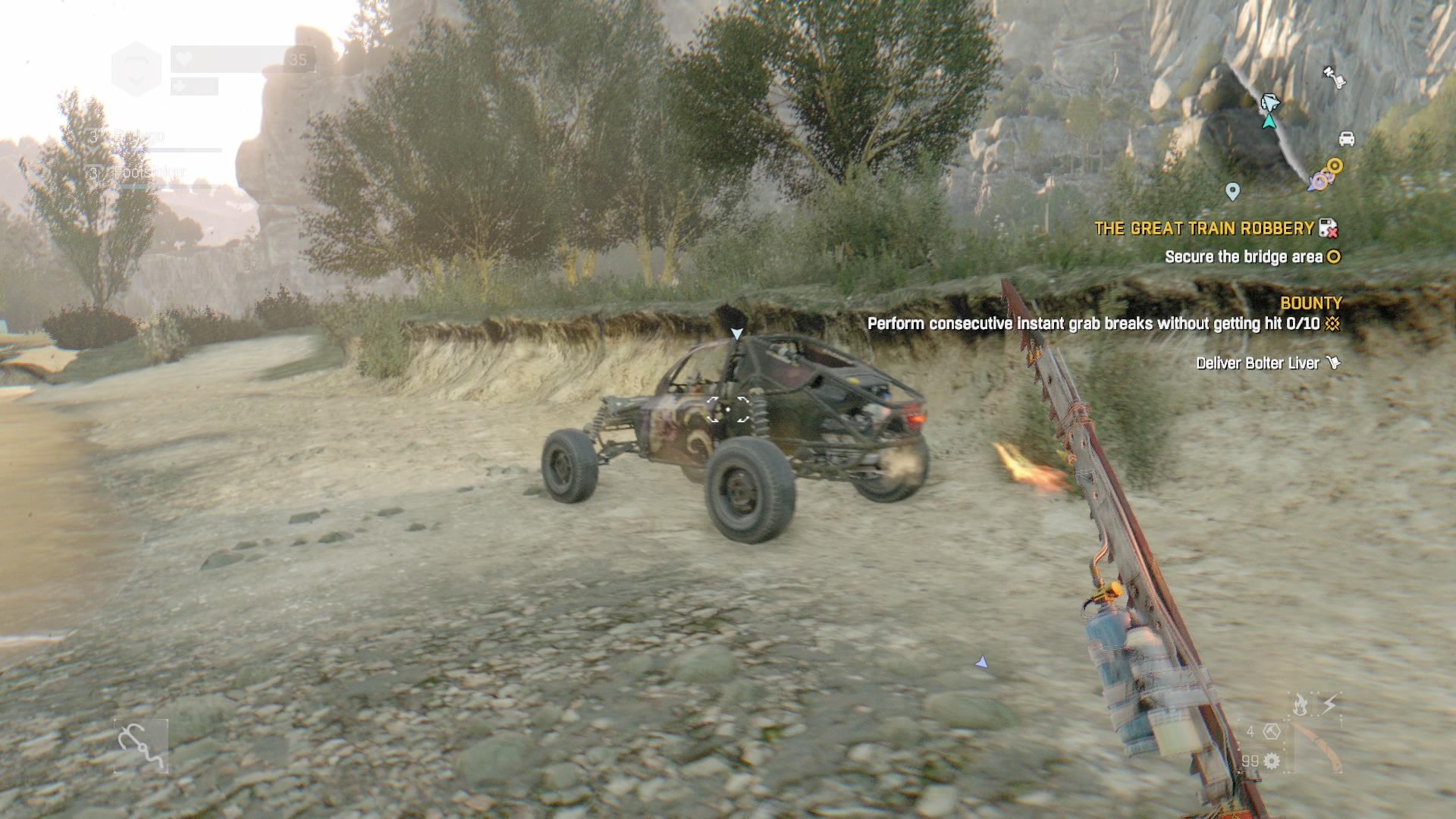This screenshot has width=1456, height=819.
Task: Click the gear icon next to the 99 counter
Action: [1272, 761]
